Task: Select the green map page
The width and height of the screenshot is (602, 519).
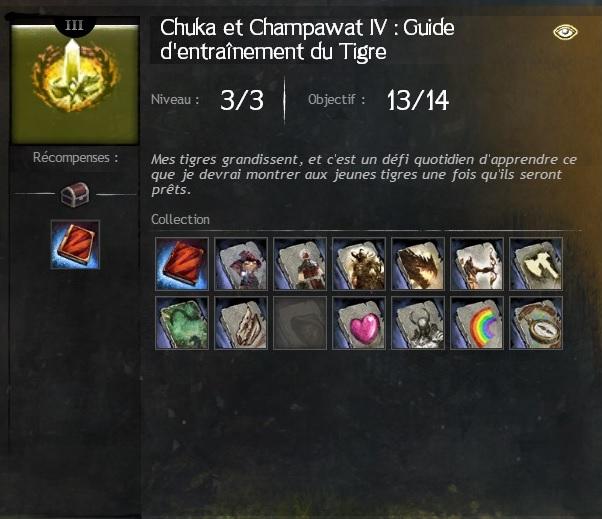Action: 182,322
